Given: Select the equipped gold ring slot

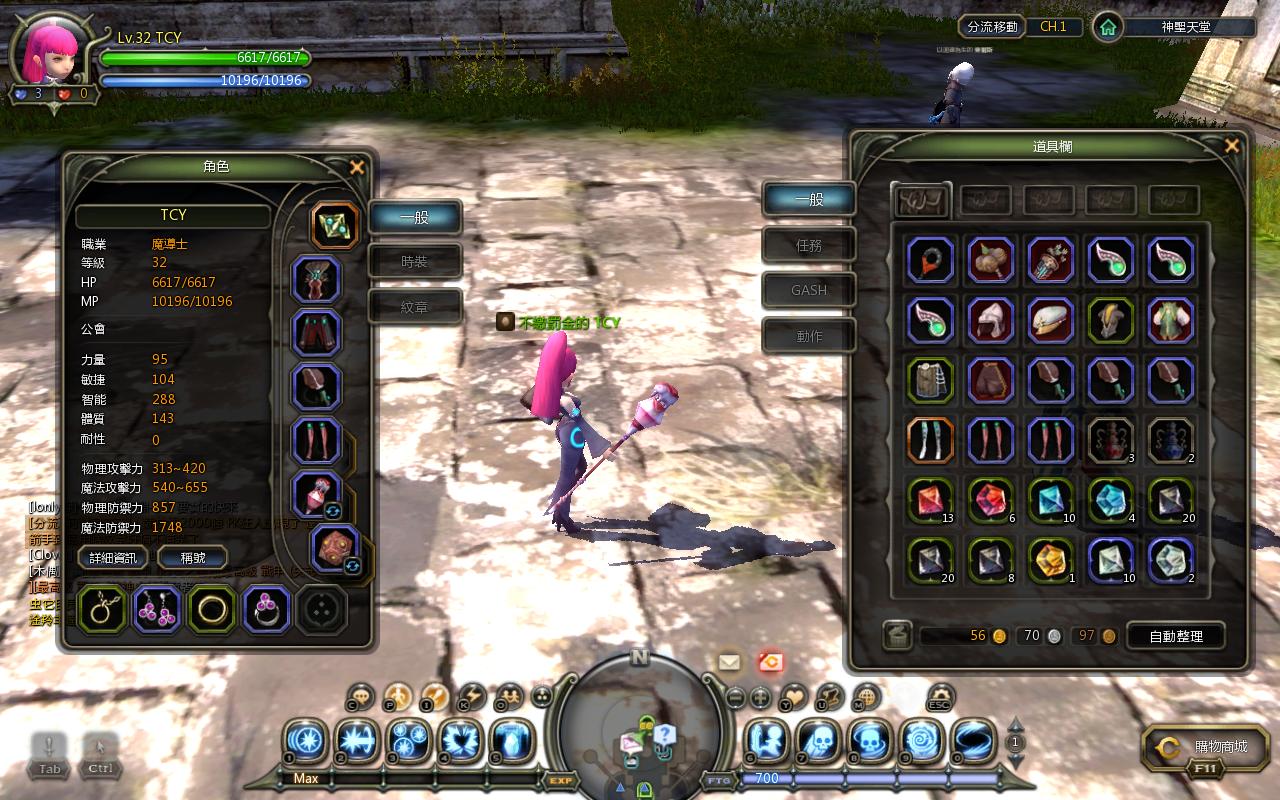Looking at the screenshot, I should pyautogui.click(x=211, y=609).
